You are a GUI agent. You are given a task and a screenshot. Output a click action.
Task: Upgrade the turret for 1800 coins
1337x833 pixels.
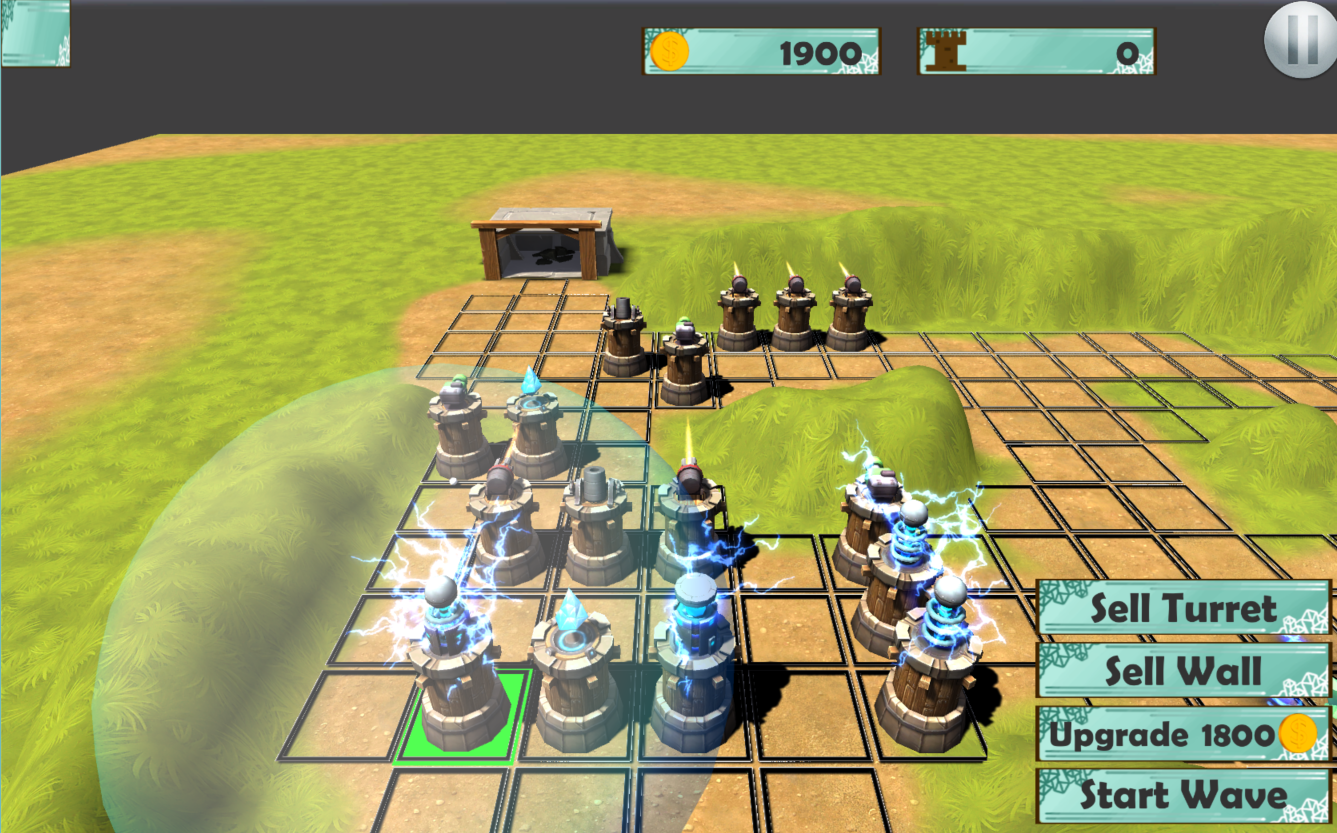coord(1183,734)
